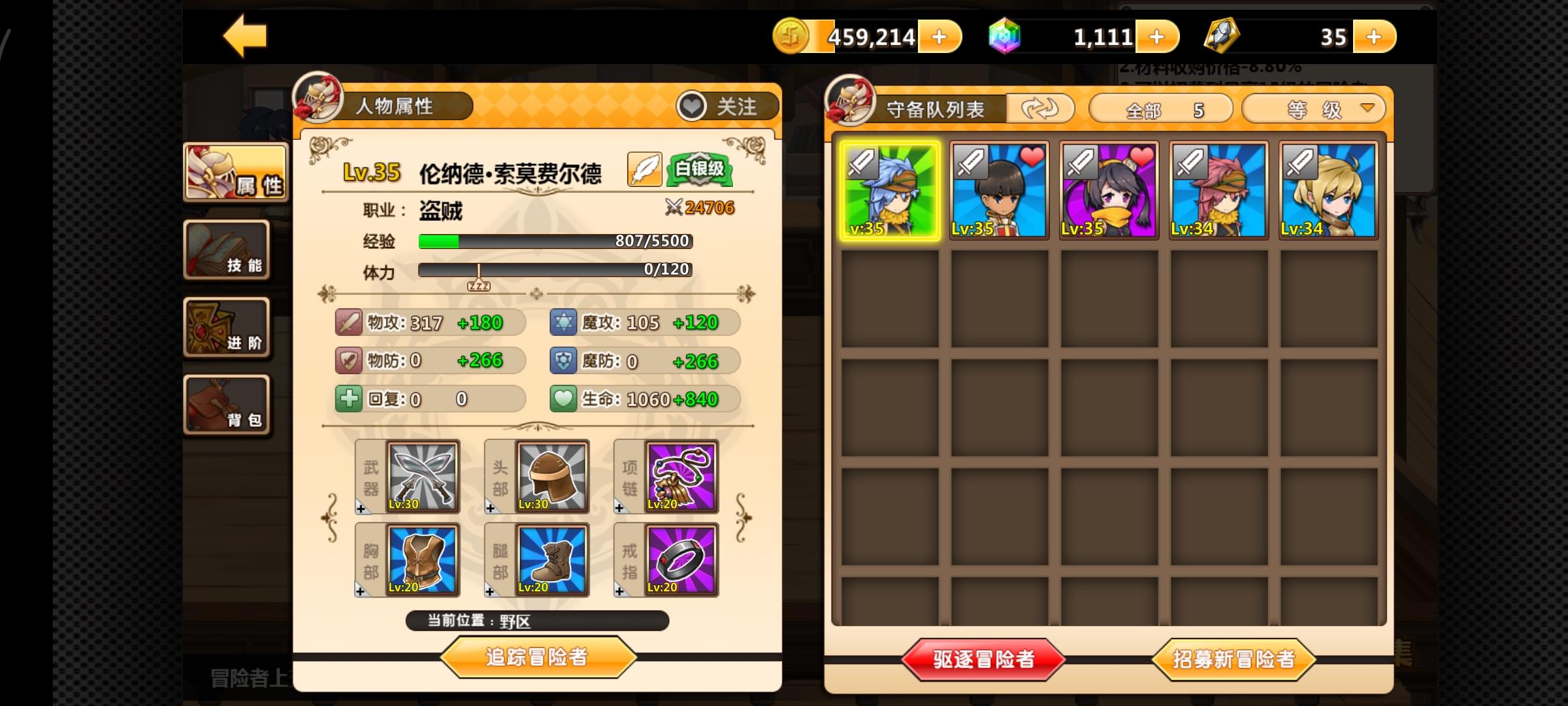The width and height of the screenshot is (1568, 706).
Task: Click the yellow back arrow
Action: [245, 35]
